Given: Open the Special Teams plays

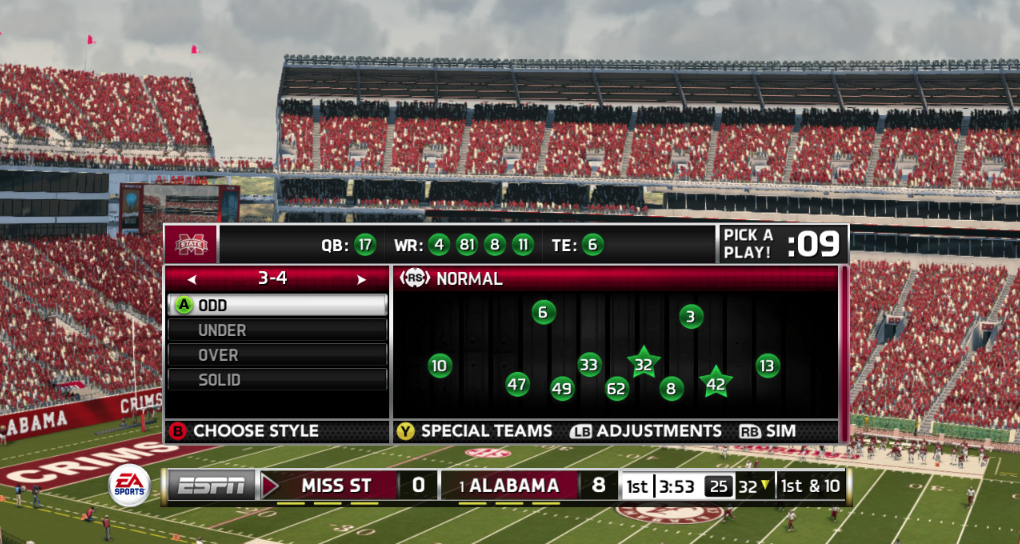Looking at the screenshot, I should click(475, 431).
